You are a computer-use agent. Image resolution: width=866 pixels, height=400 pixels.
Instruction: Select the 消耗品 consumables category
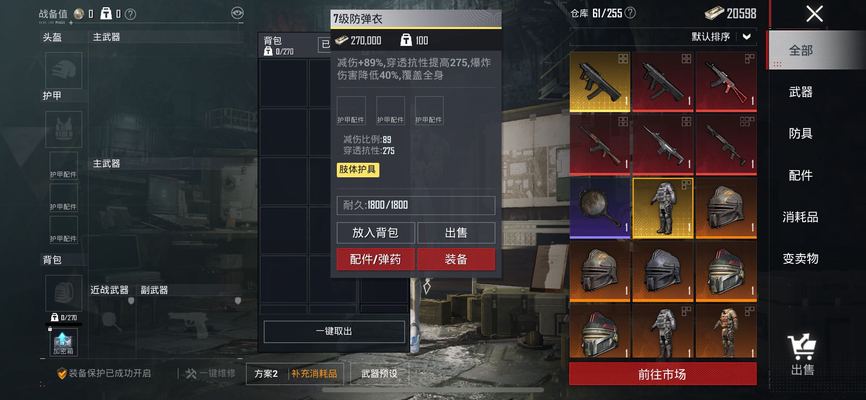click(800, 217)
